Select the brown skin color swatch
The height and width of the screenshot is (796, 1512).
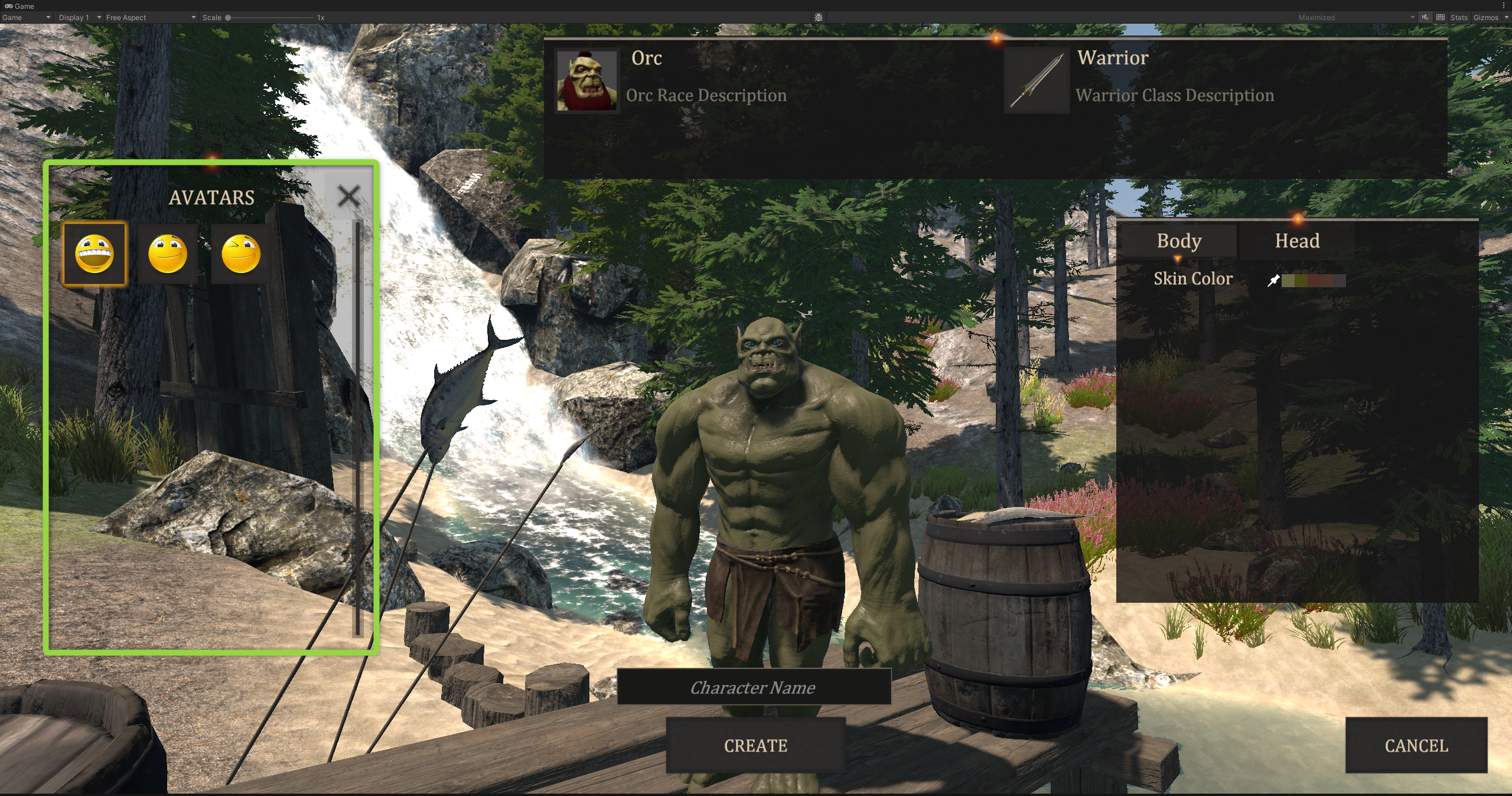[x=1327, y=281]
